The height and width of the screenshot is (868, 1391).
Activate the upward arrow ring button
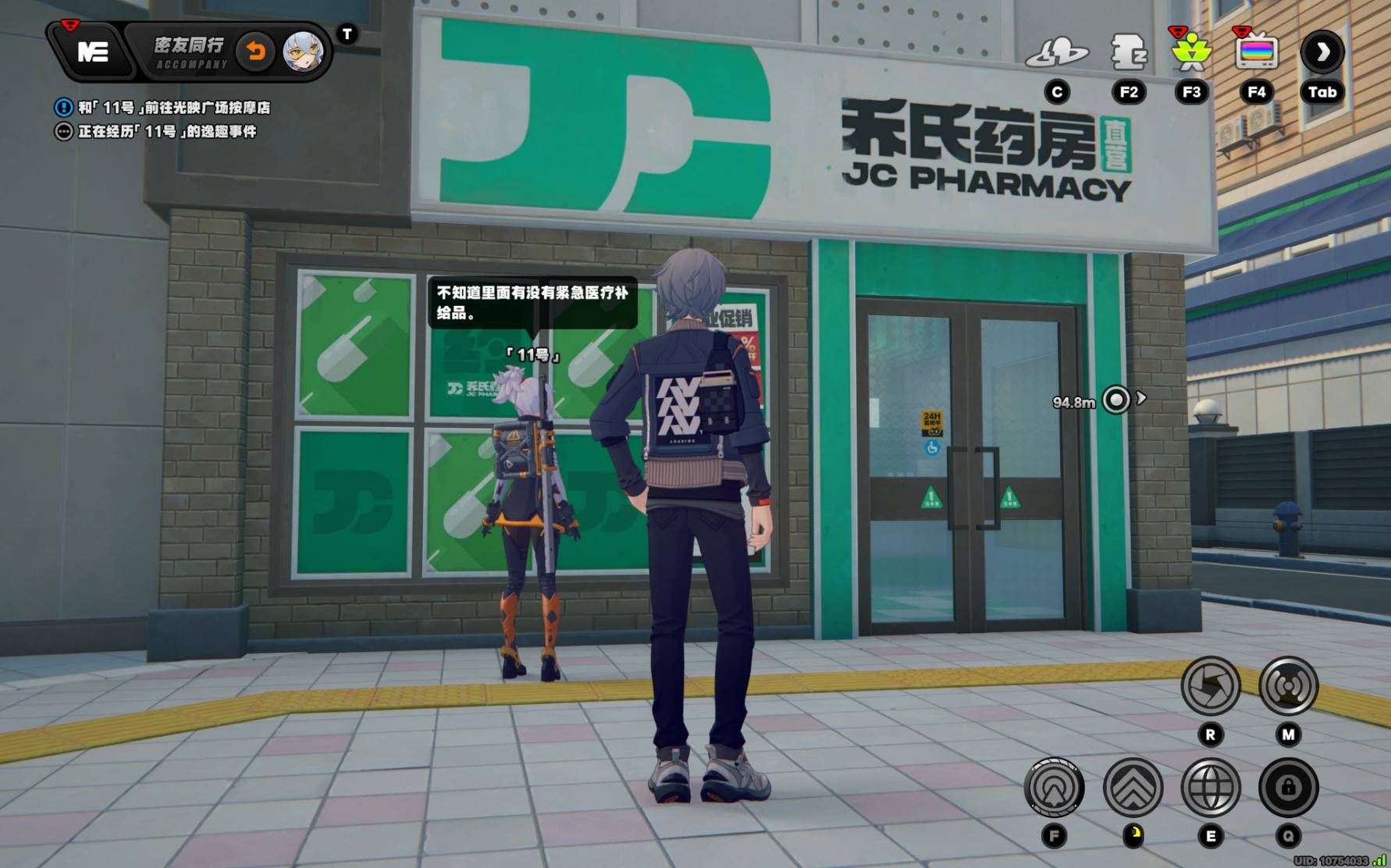1054,788
